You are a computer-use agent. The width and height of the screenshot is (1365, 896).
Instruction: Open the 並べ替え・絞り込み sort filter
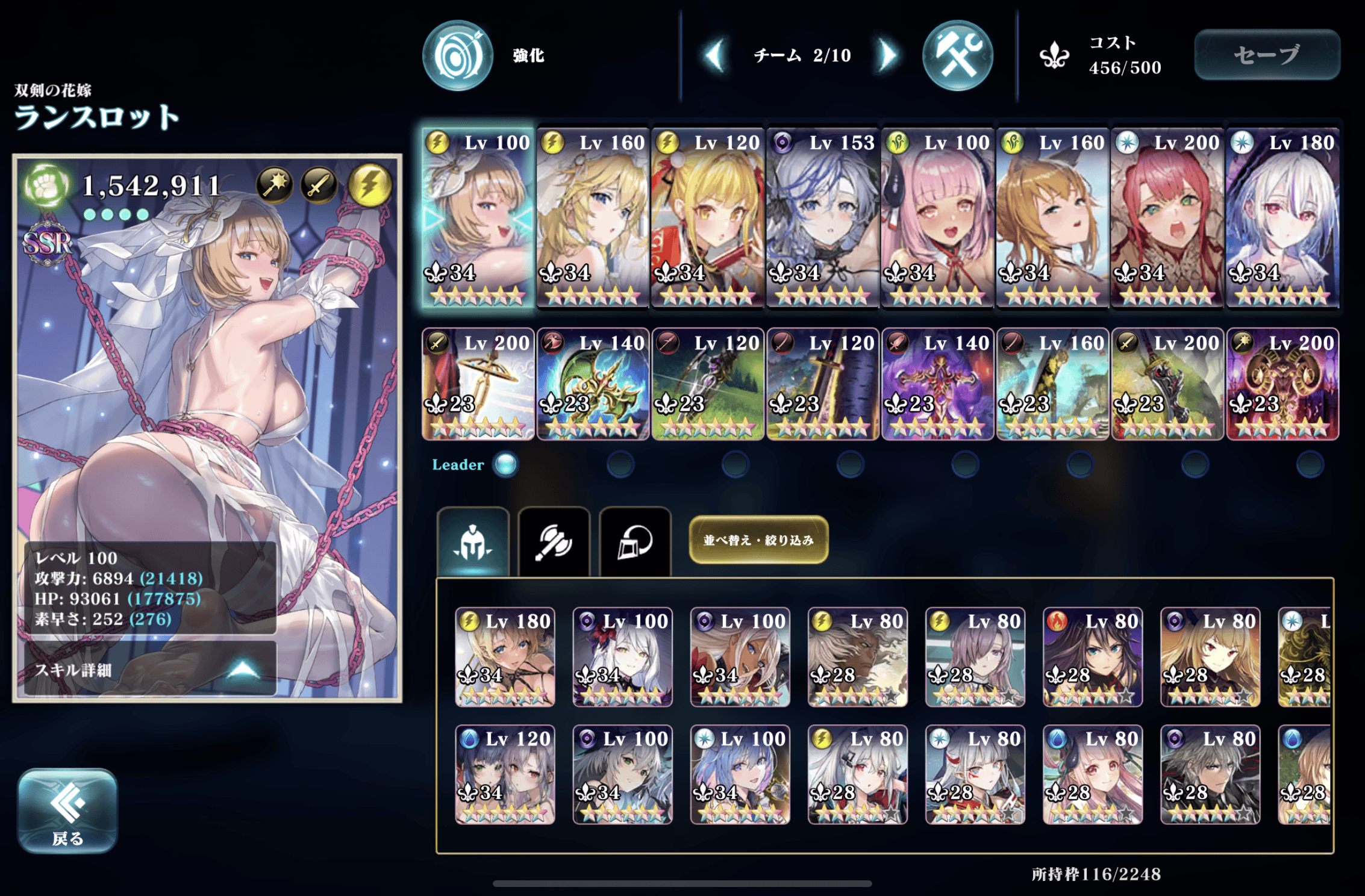pyautogui.click(x=758, y=540)
